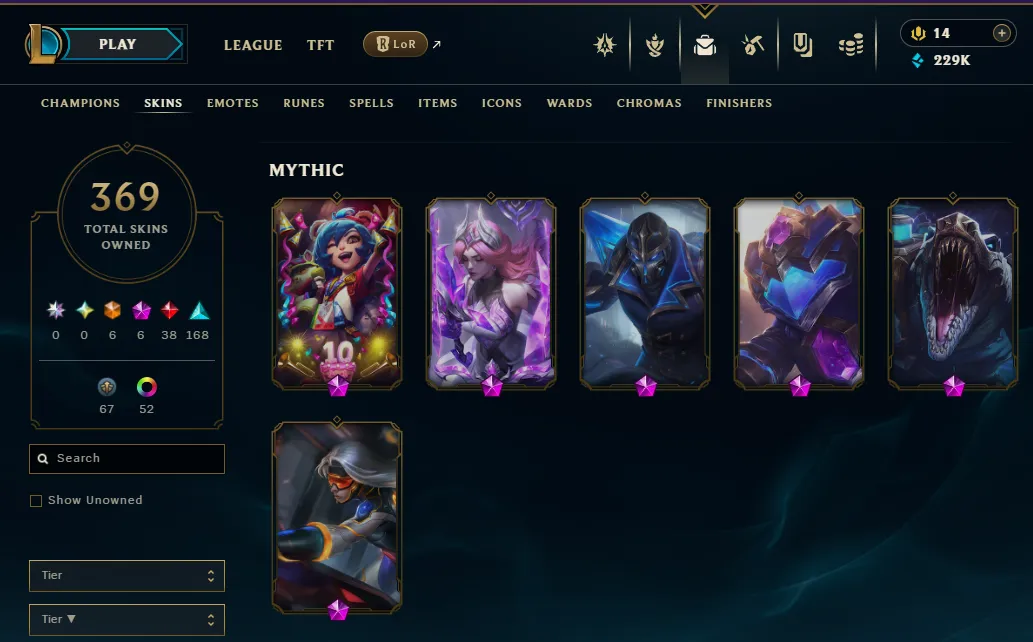Show the Wards tab
The width and height of the screenshot is (1033, 642).
(569, 103)
